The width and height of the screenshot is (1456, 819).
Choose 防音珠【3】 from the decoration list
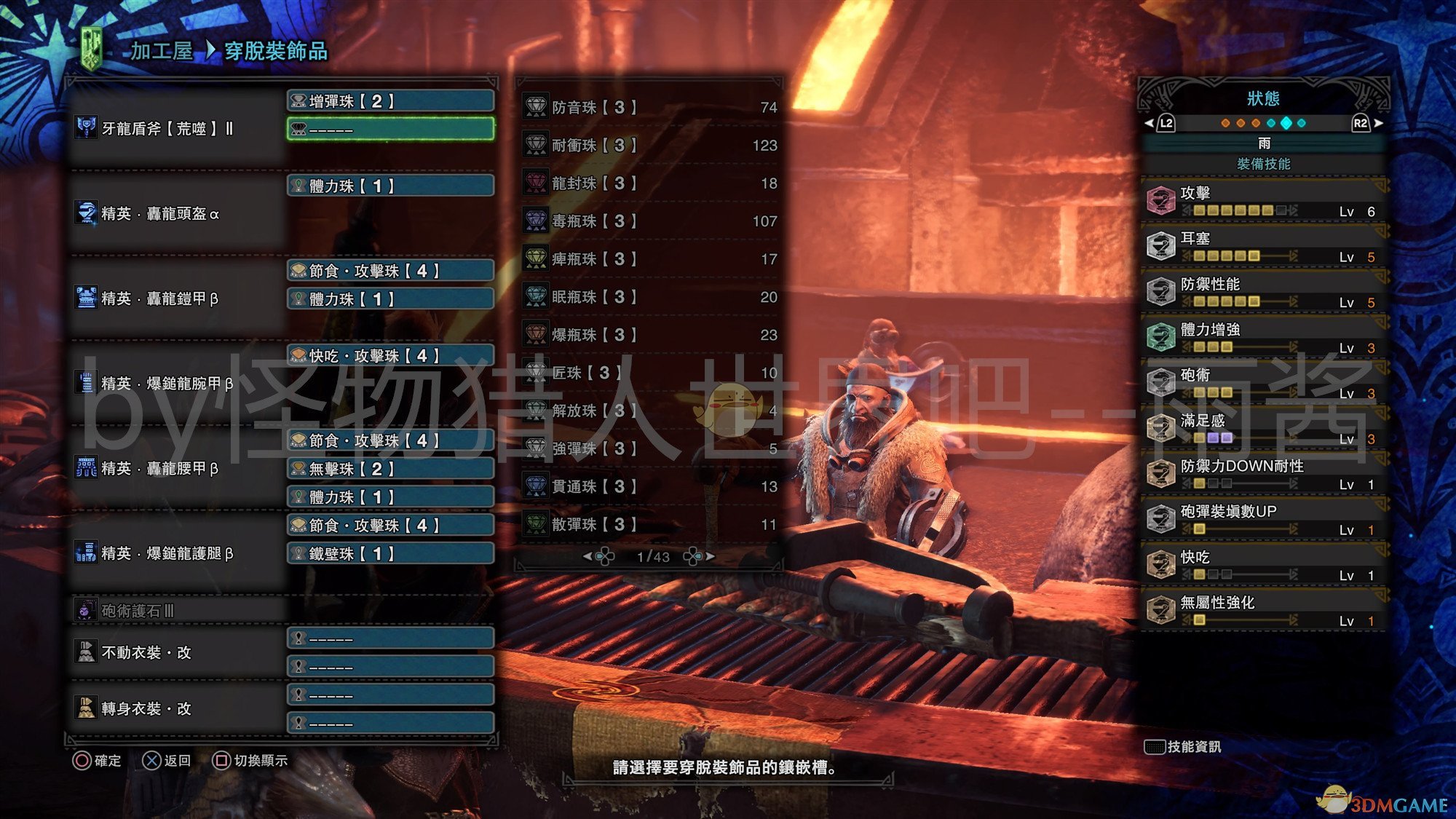tap(649, 108)
